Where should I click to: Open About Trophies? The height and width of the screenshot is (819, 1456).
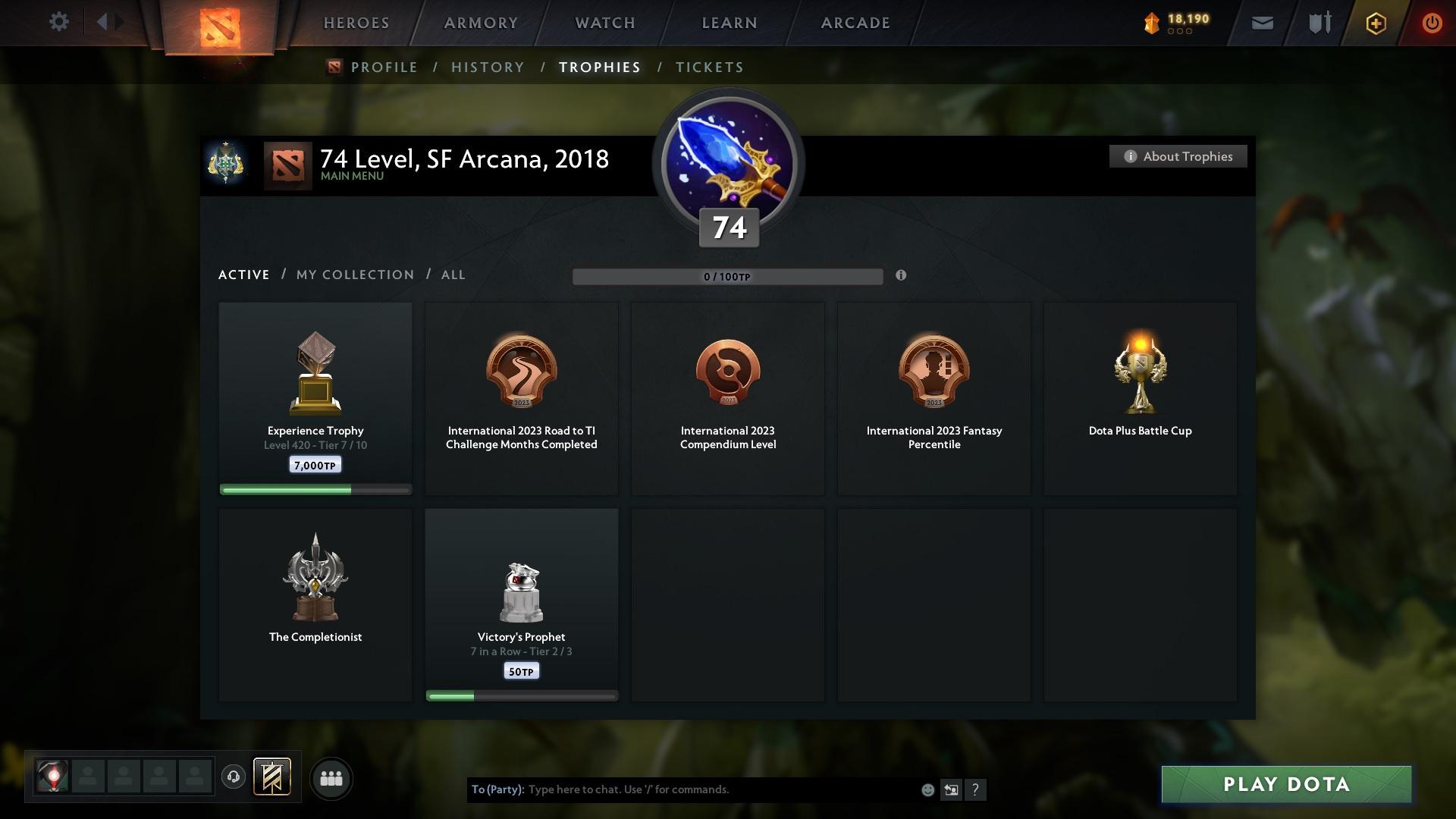[1178, 156]
